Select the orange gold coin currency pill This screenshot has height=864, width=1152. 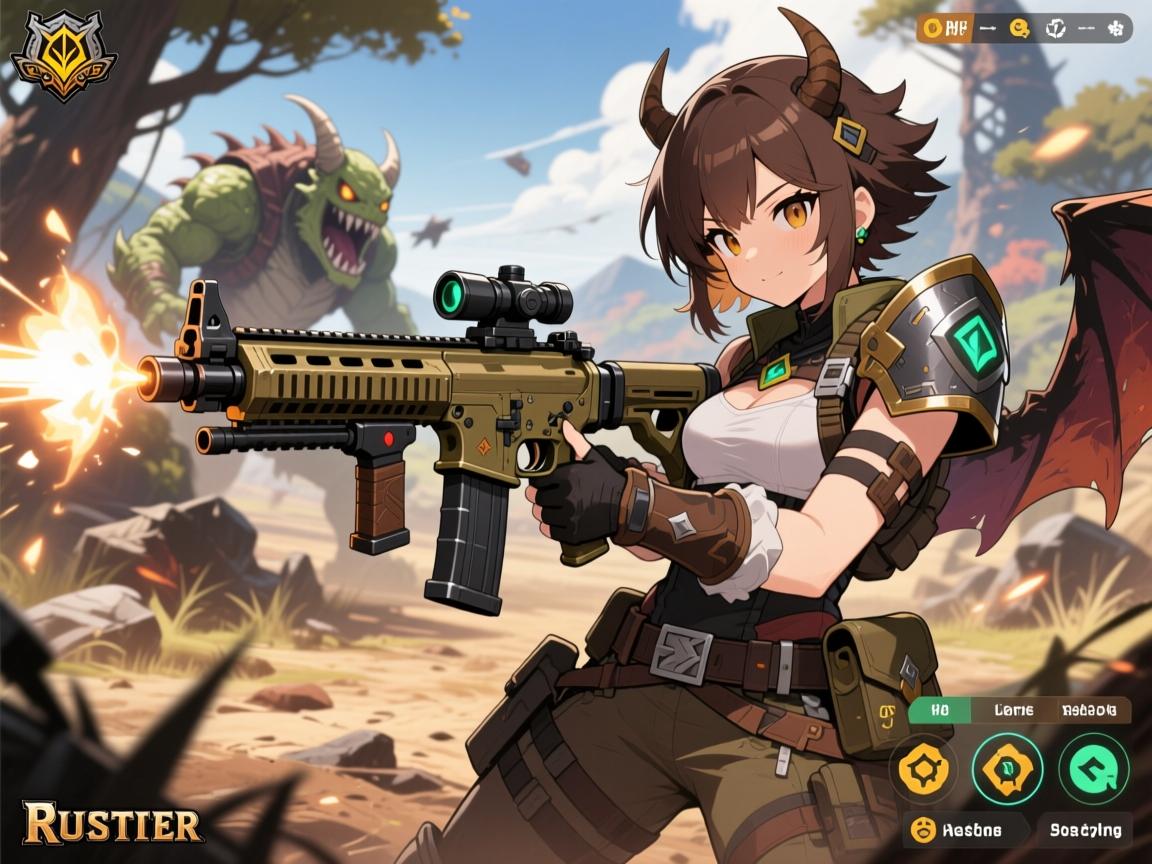(x=944, y=28)
